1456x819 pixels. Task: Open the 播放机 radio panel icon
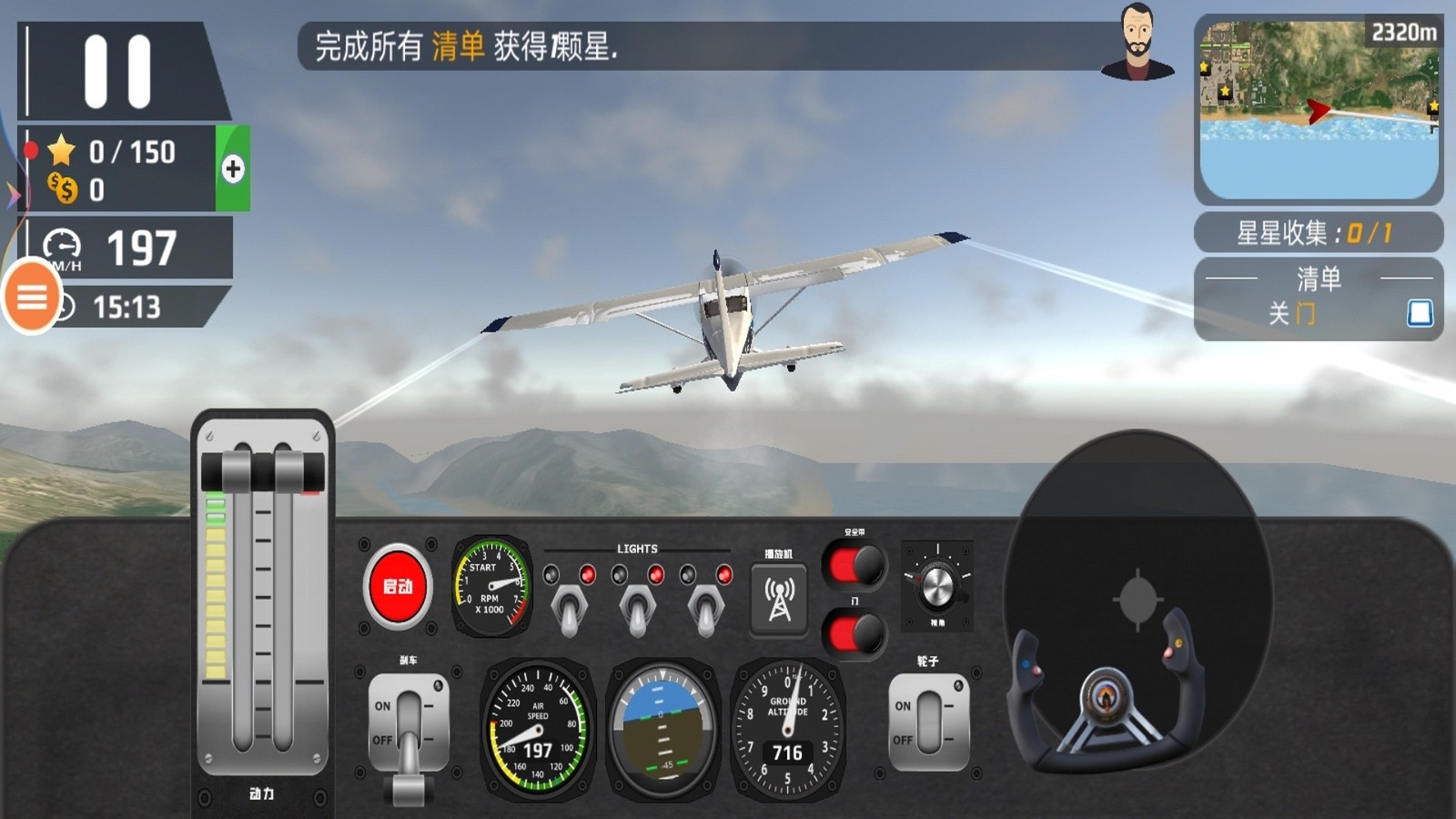[x=778, y=596]
